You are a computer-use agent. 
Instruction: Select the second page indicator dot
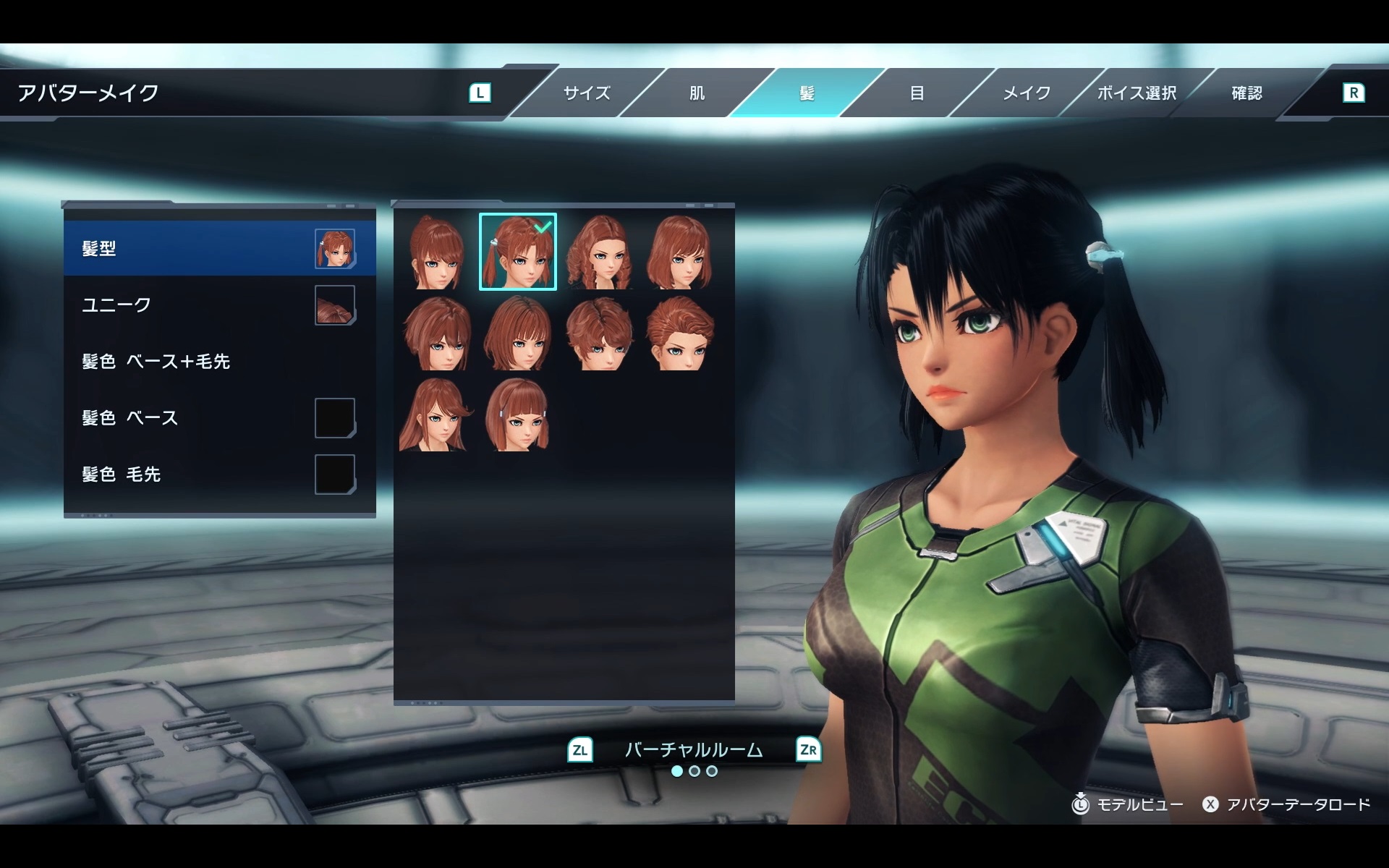[x=694, y=772]
